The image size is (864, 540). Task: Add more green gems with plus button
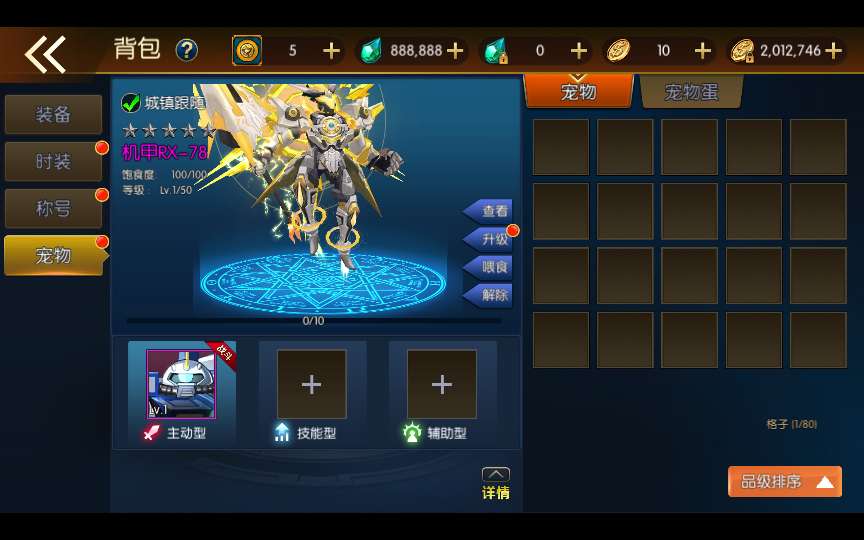(455, 51)
